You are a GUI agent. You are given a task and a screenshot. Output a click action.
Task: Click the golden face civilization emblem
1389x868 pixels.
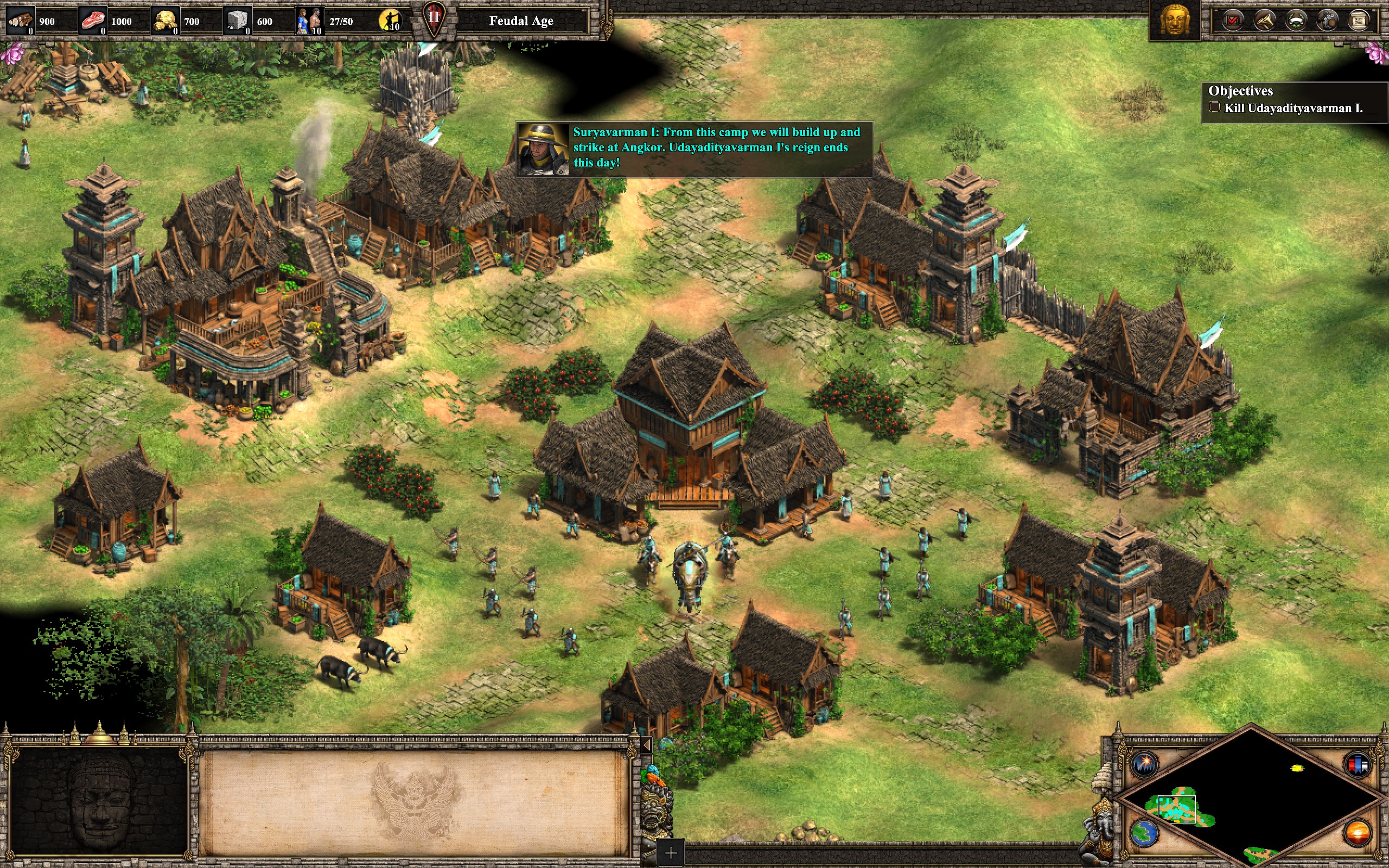point(1174,21)
